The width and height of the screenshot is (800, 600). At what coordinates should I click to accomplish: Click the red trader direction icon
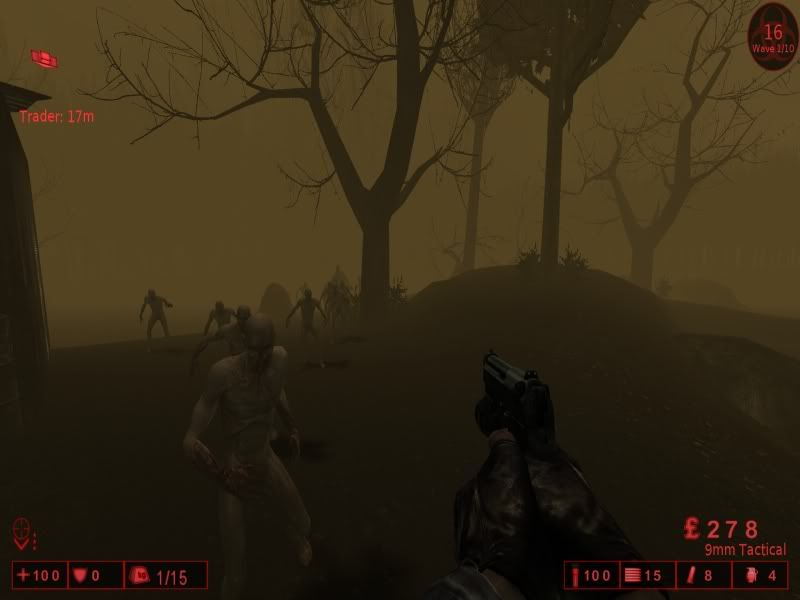tap(43, 58)
